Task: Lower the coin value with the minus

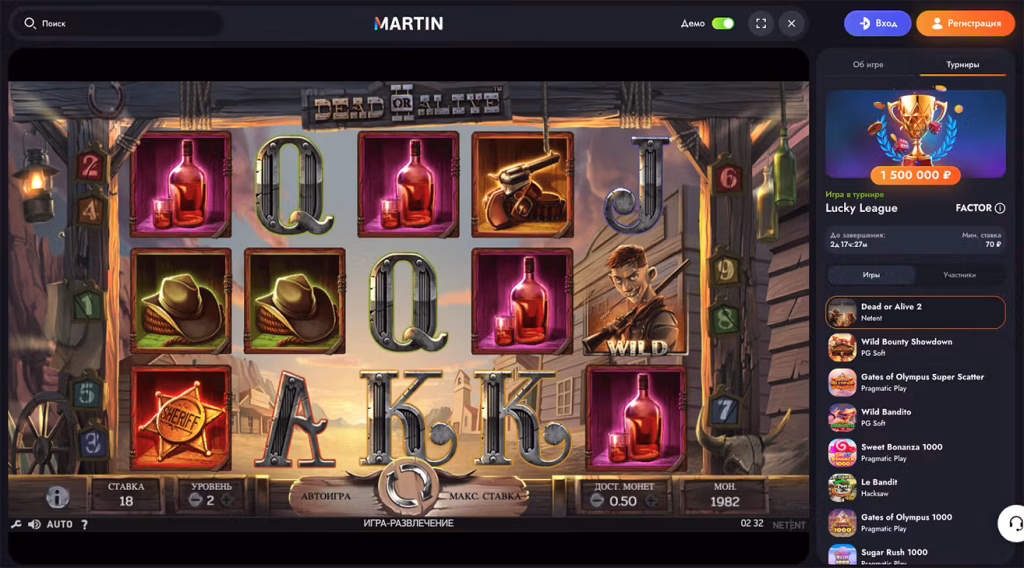Action: (x=597, y=501)
